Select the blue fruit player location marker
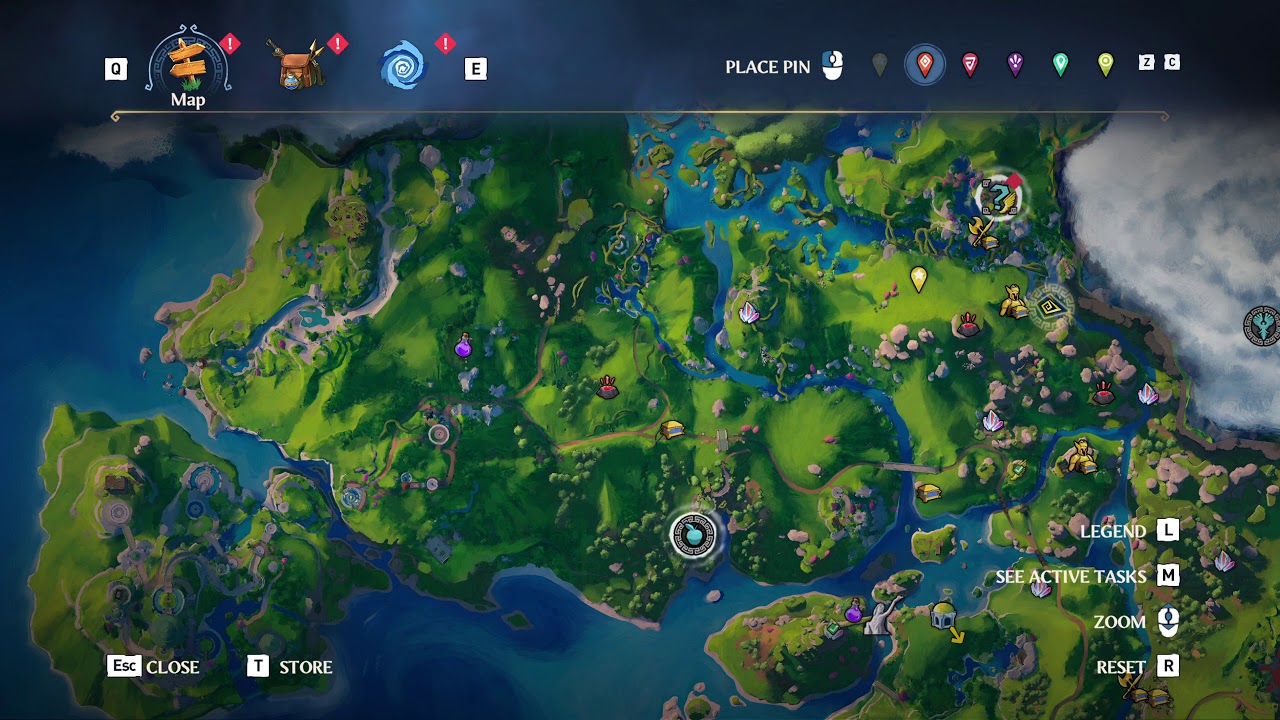1280x720 pixels. [693, 535]
